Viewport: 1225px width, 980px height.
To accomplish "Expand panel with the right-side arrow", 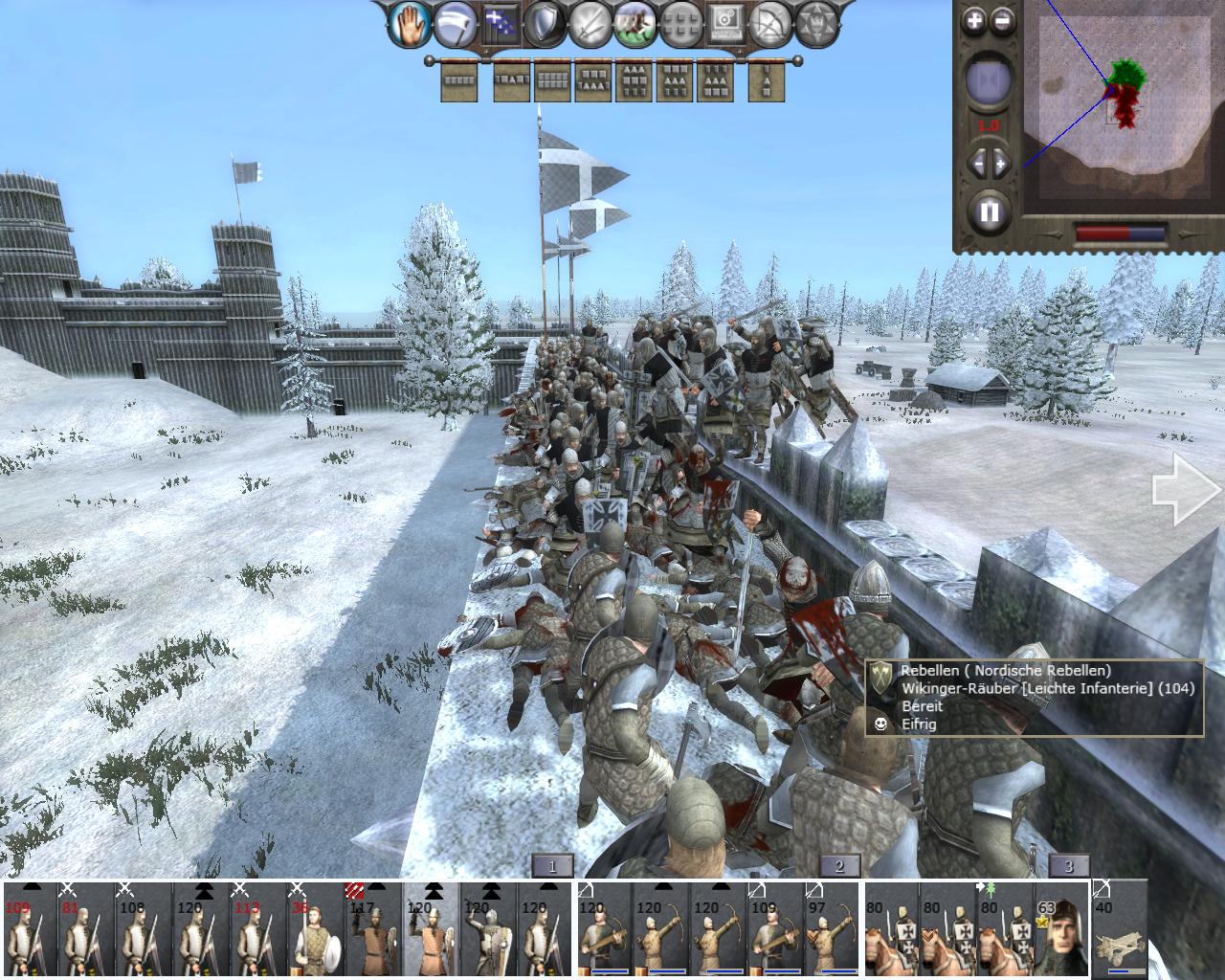I will pos(1185,490).
